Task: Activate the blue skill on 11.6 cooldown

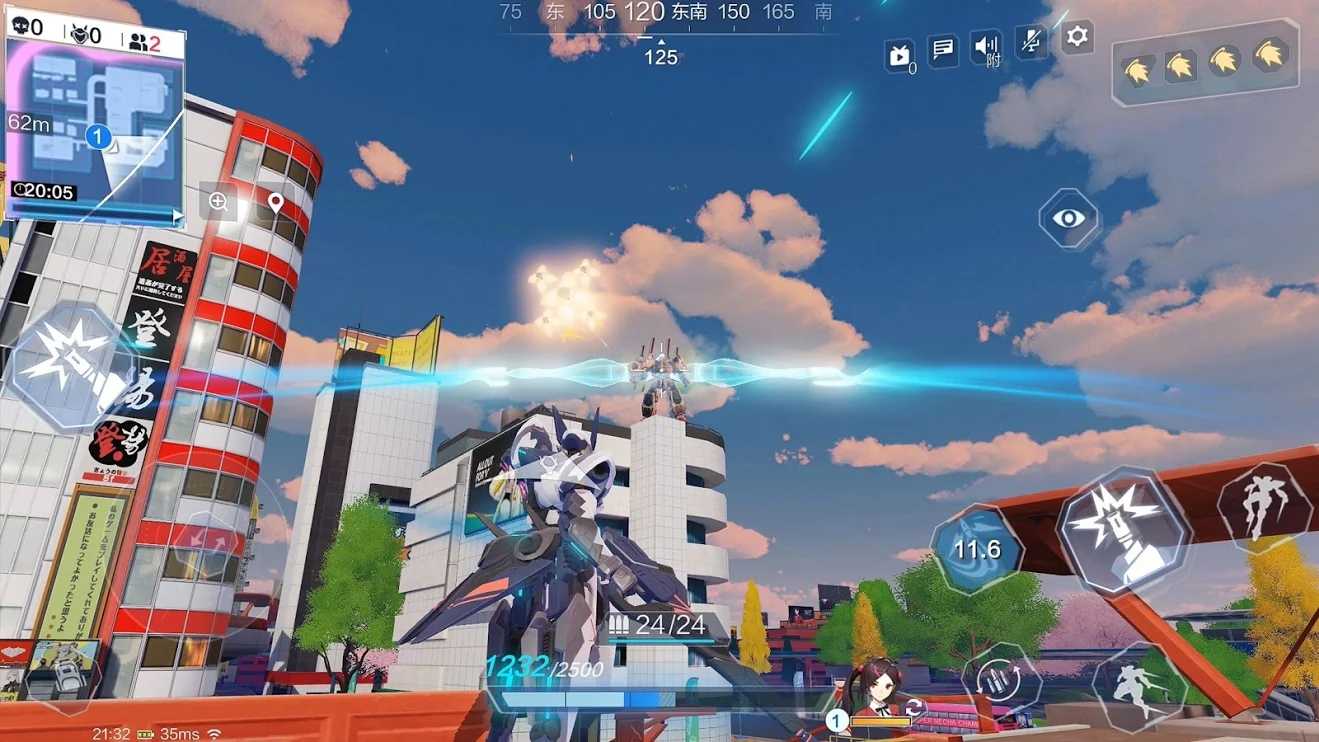Action: pos(976,549)
